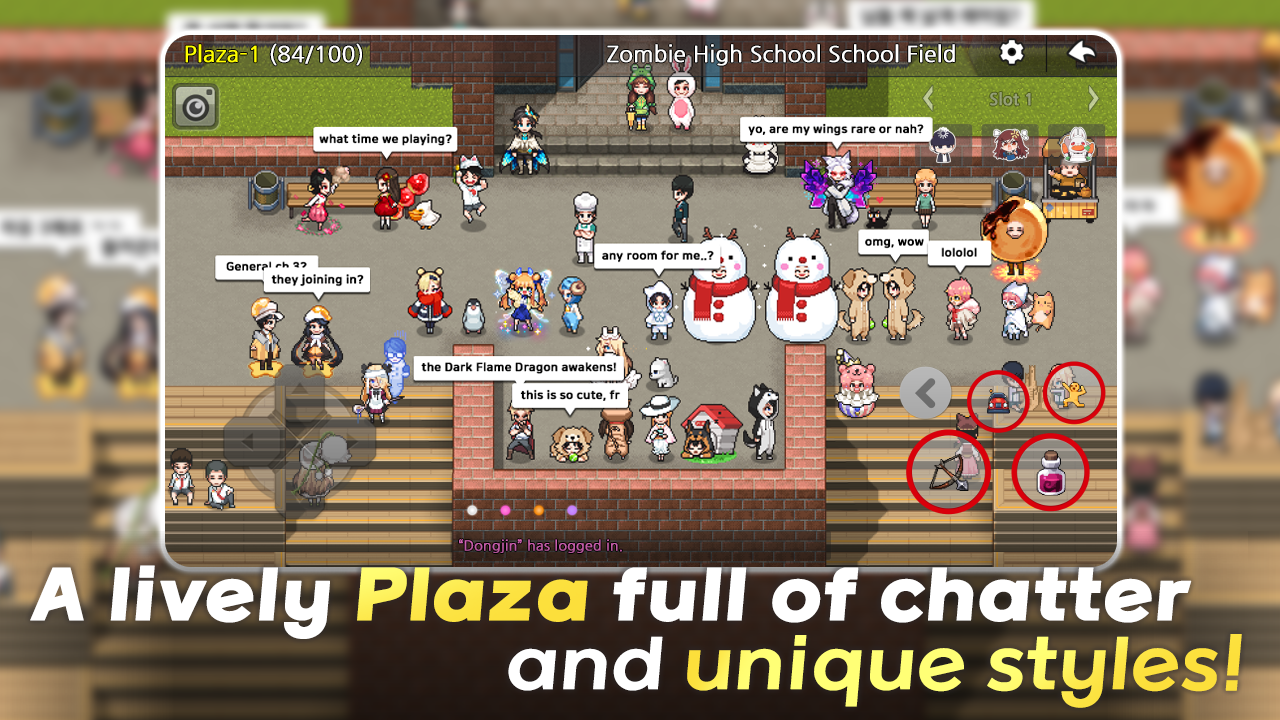Click the 'Dark Flame Dragon awakens!' bubble
The image size is (1280, 720).
520,367
